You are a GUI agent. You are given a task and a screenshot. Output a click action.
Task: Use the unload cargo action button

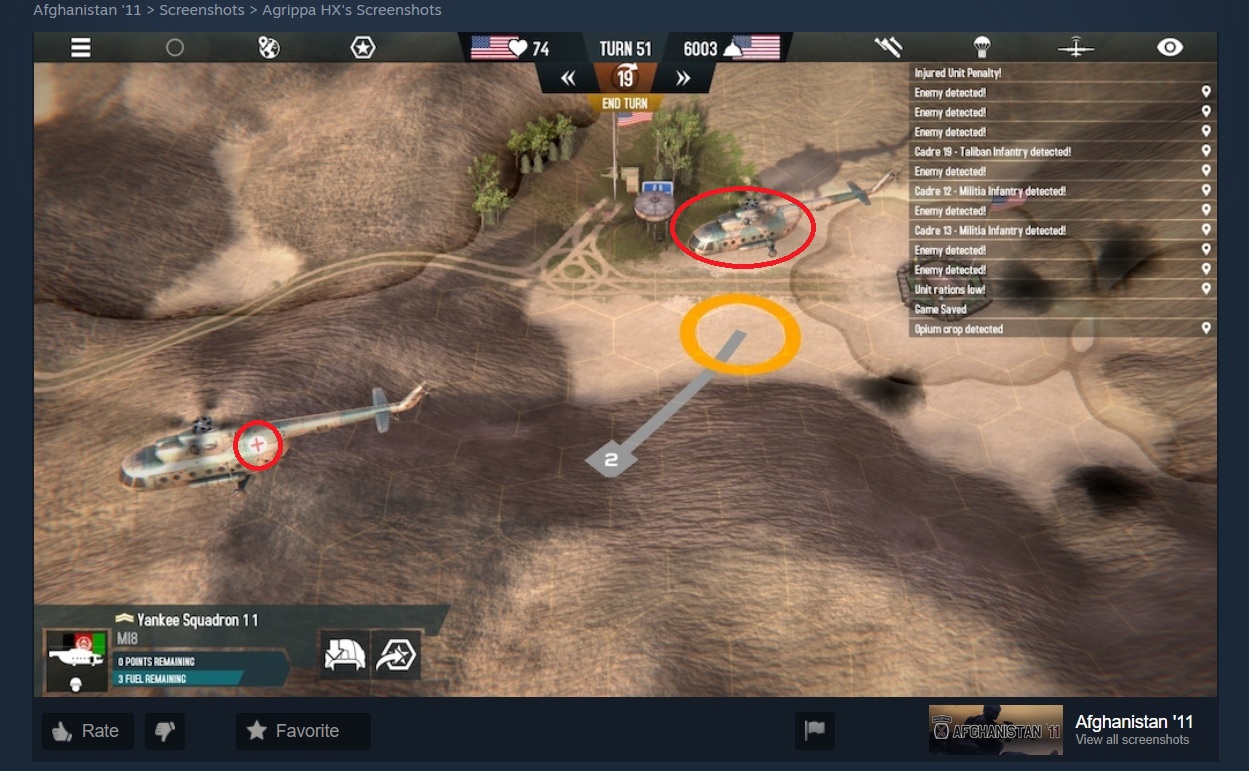[x=344, y=655]
